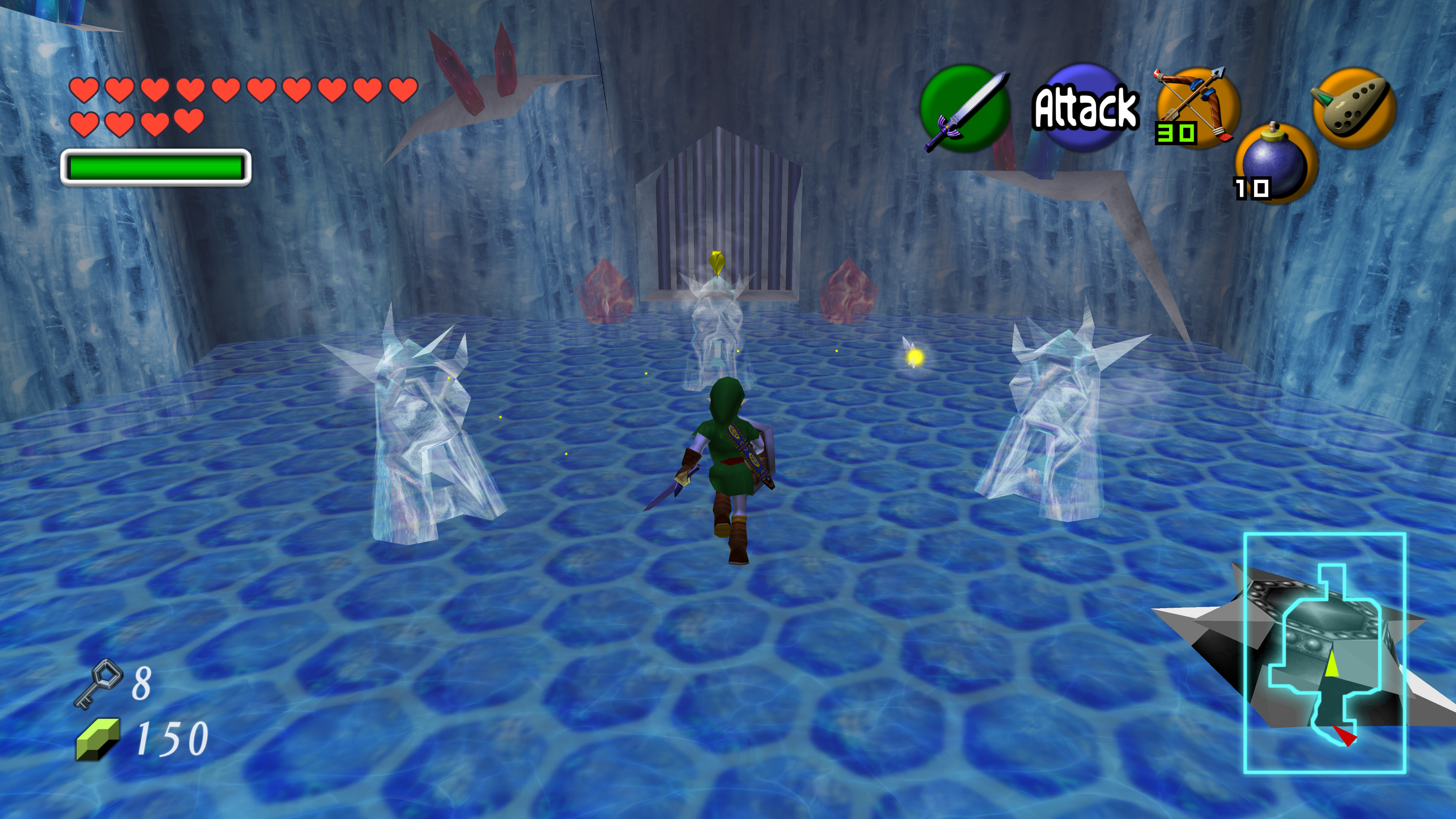
Task: Activate the Ocarina item slot
Action: point(1354,107)
